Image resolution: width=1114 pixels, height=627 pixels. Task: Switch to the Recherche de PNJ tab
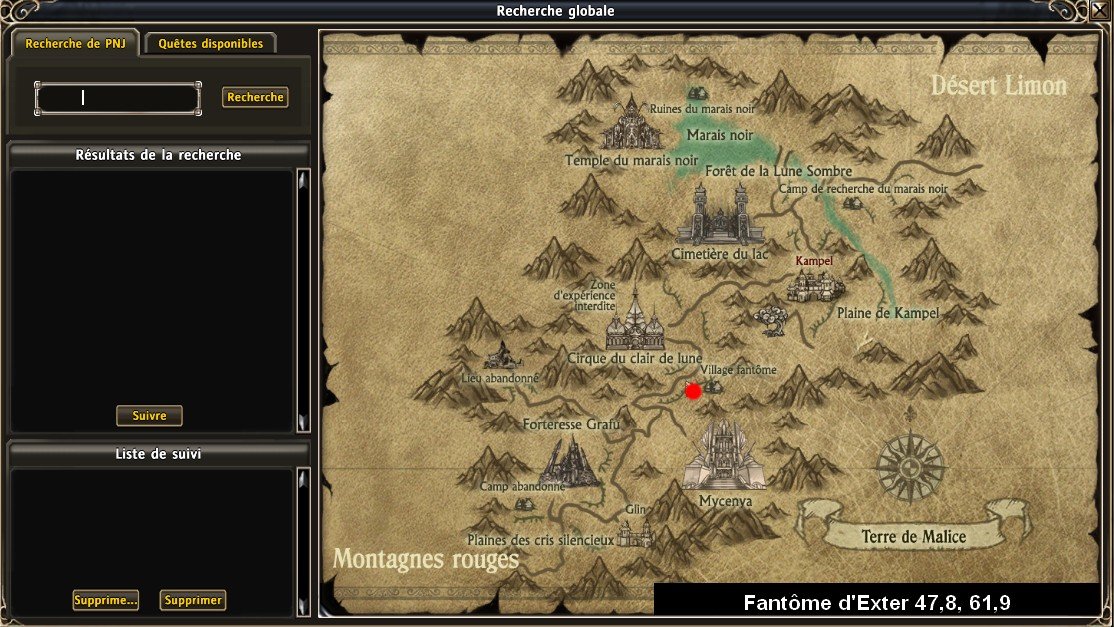tap(75, 44)
